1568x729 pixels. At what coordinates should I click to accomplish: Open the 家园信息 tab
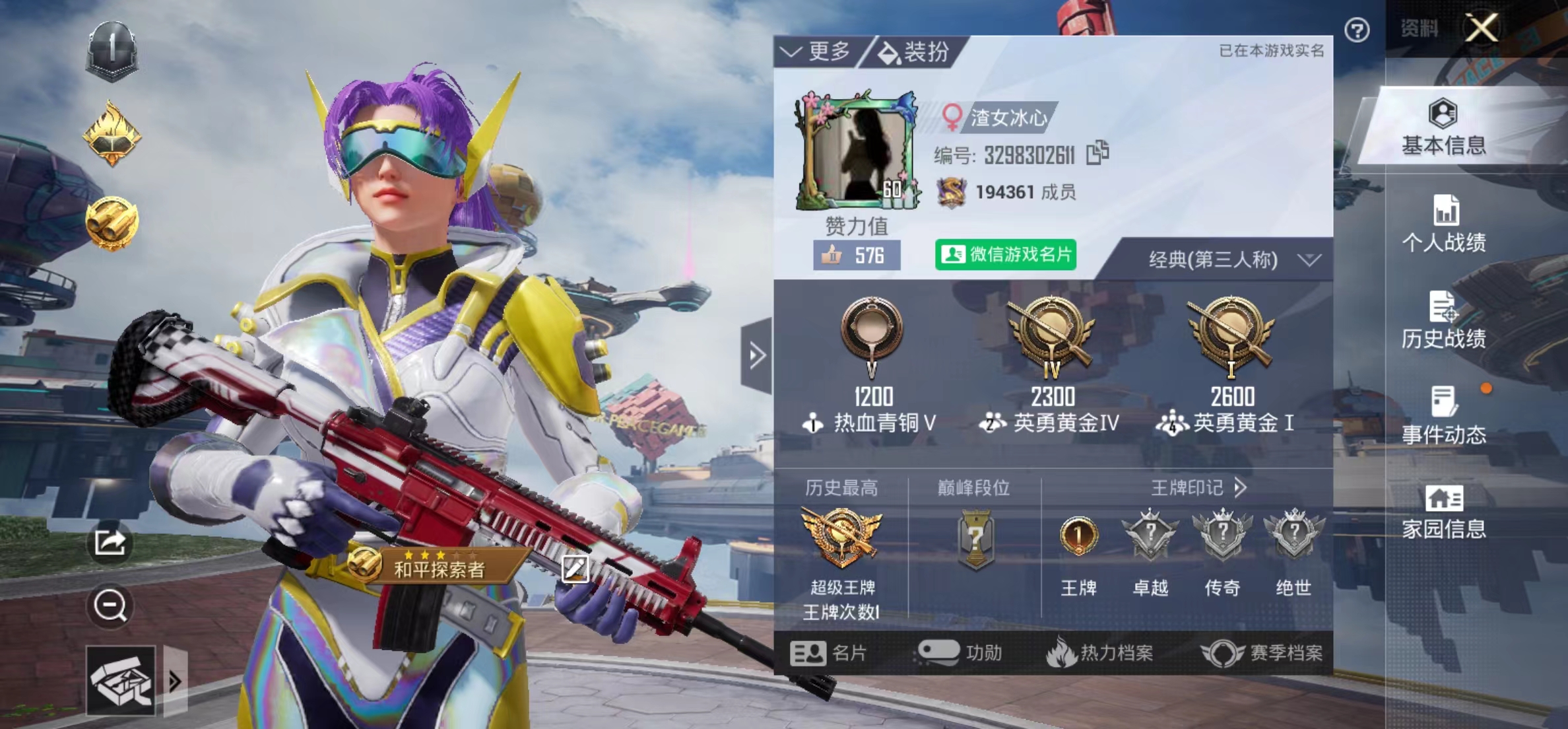1443,512
